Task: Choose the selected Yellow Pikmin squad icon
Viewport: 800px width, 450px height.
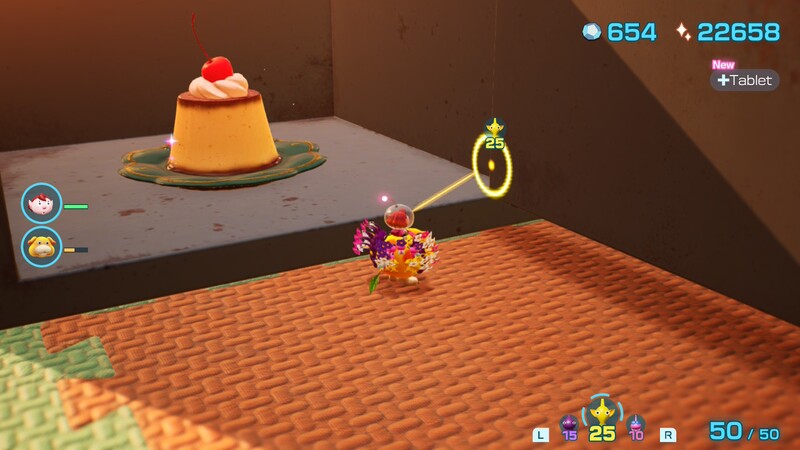Action: tap(601, 412)
